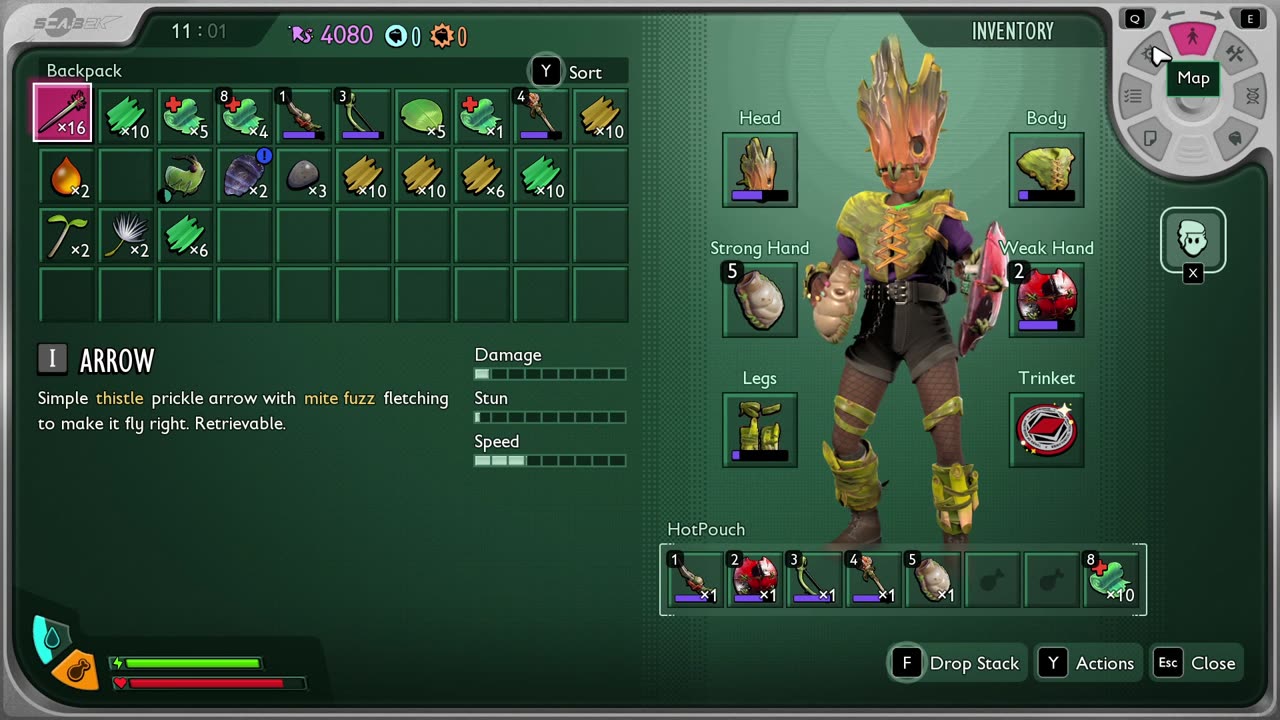The image size is (1280, 720).
Task: Select the white dandelion tuft item
Action: [125, 236]
